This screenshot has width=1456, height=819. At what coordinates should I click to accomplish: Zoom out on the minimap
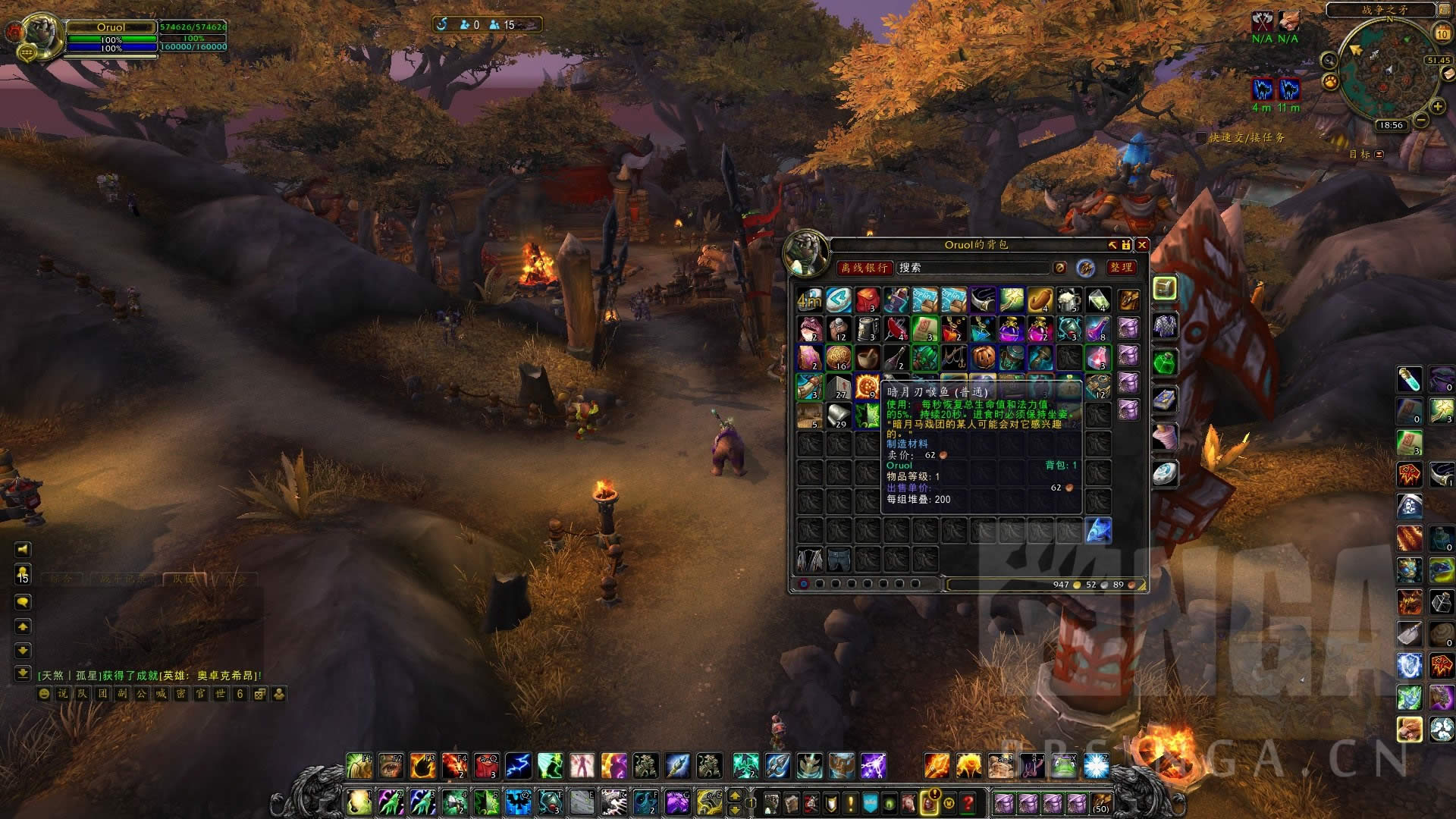coord(1421,121)
